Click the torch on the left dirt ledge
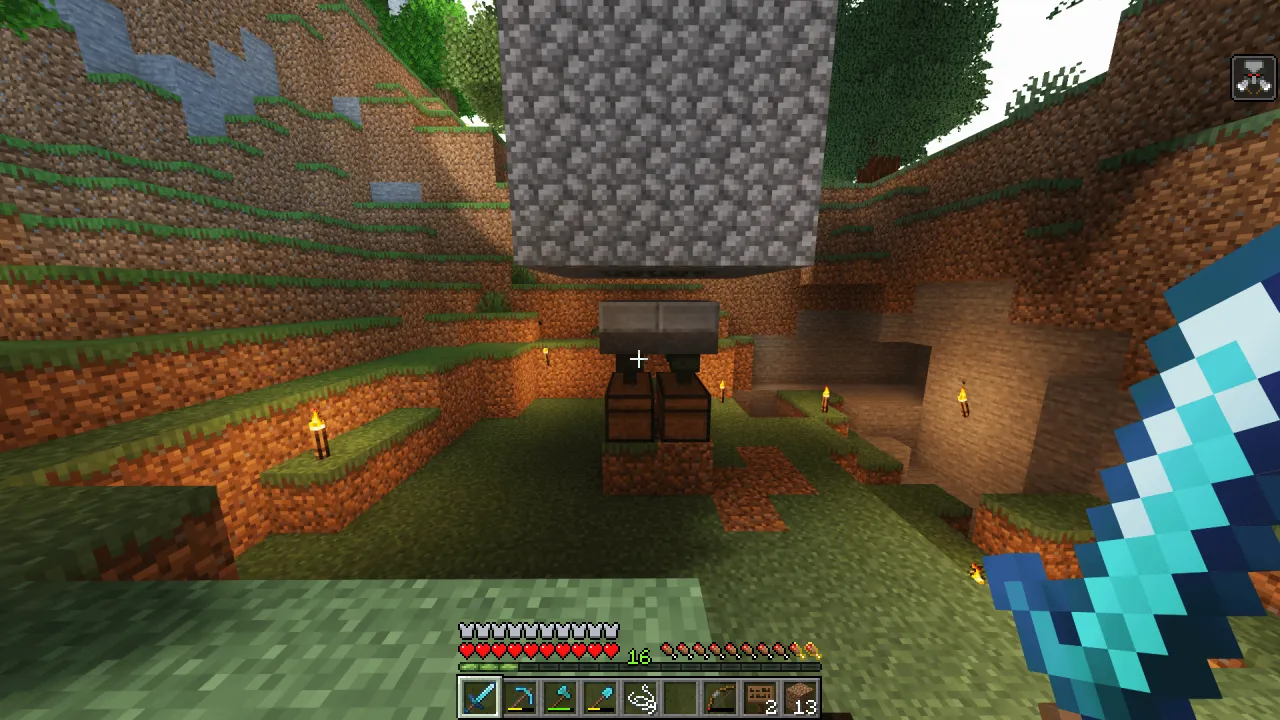1280x720 pixels. point(320,430)
